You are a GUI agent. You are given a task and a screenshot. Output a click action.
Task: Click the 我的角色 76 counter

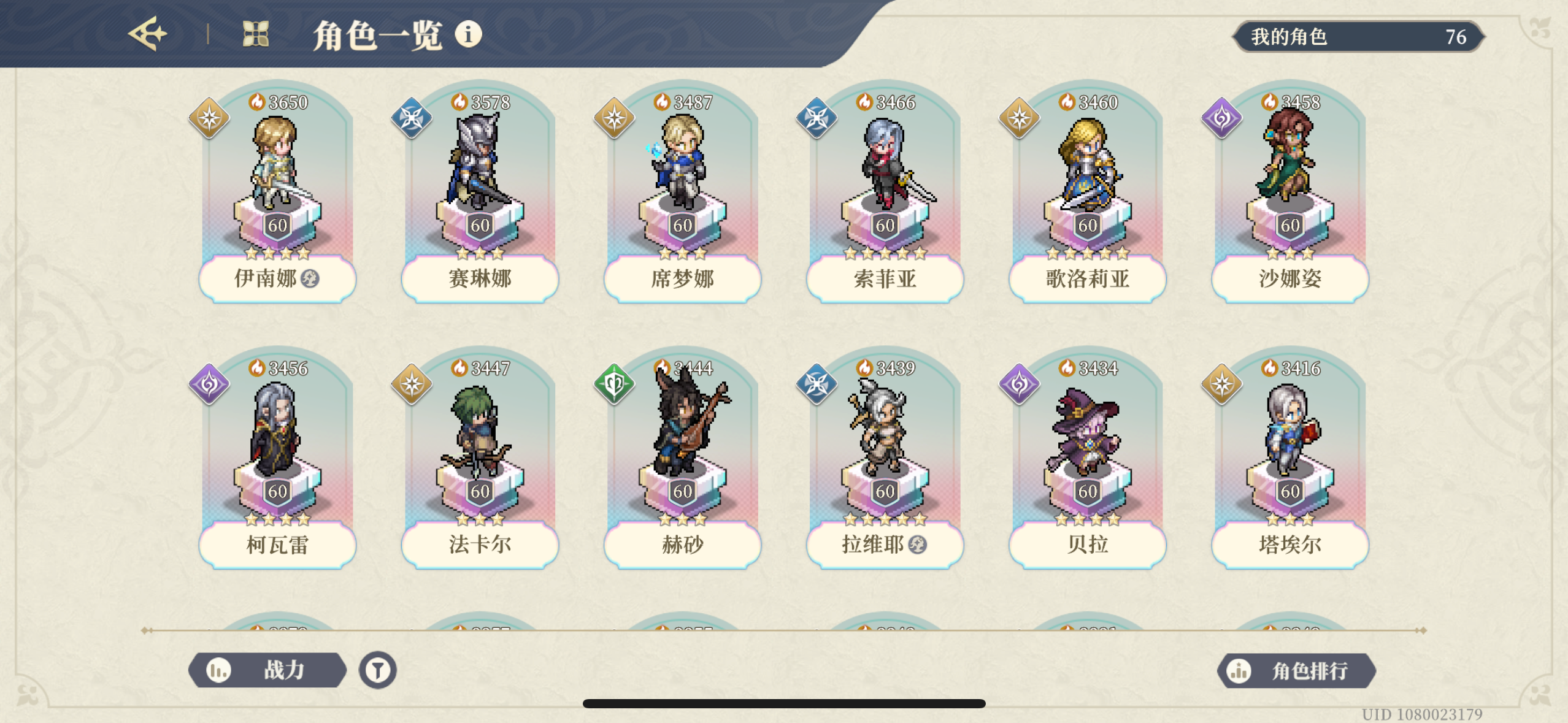1359,37
